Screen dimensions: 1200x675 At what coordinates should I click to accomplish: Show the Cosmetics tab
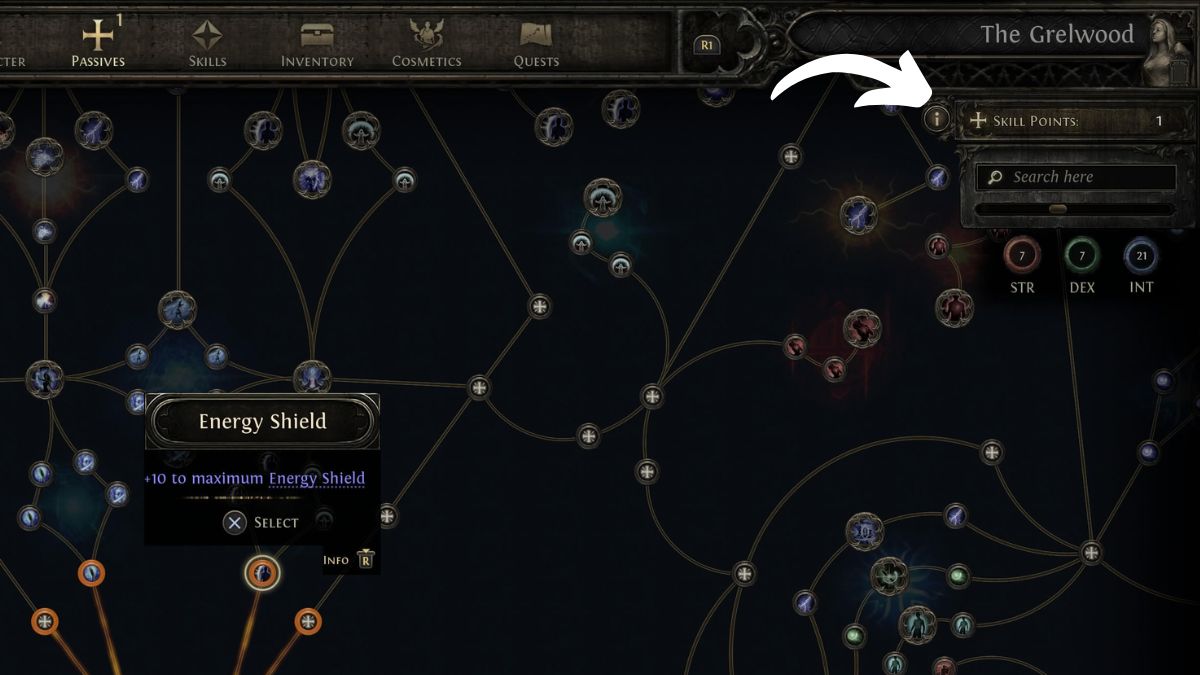coord(426,43)
